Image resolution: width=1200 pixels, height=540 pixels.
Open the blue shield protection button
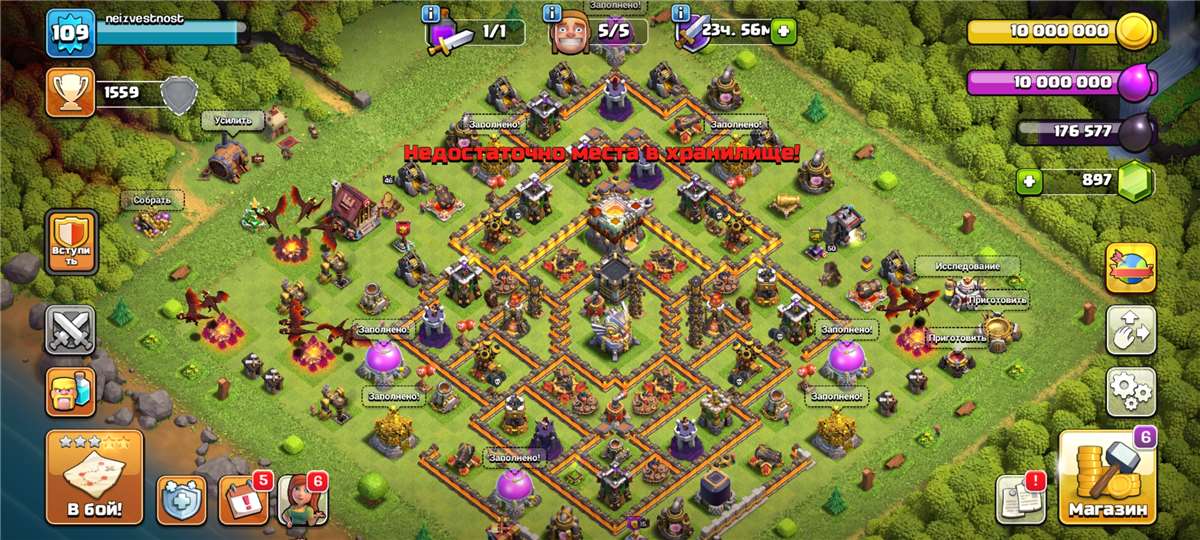pos(181,499)
